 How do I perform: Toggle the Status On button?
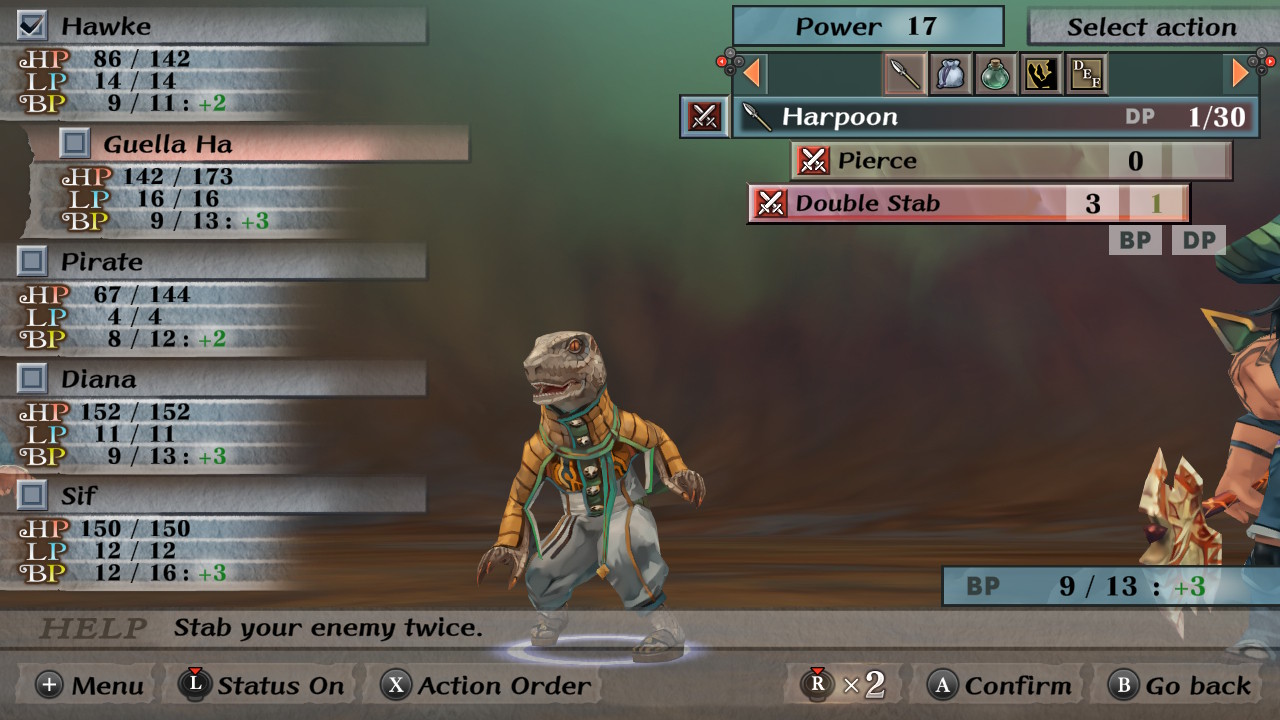click(262, 685)
